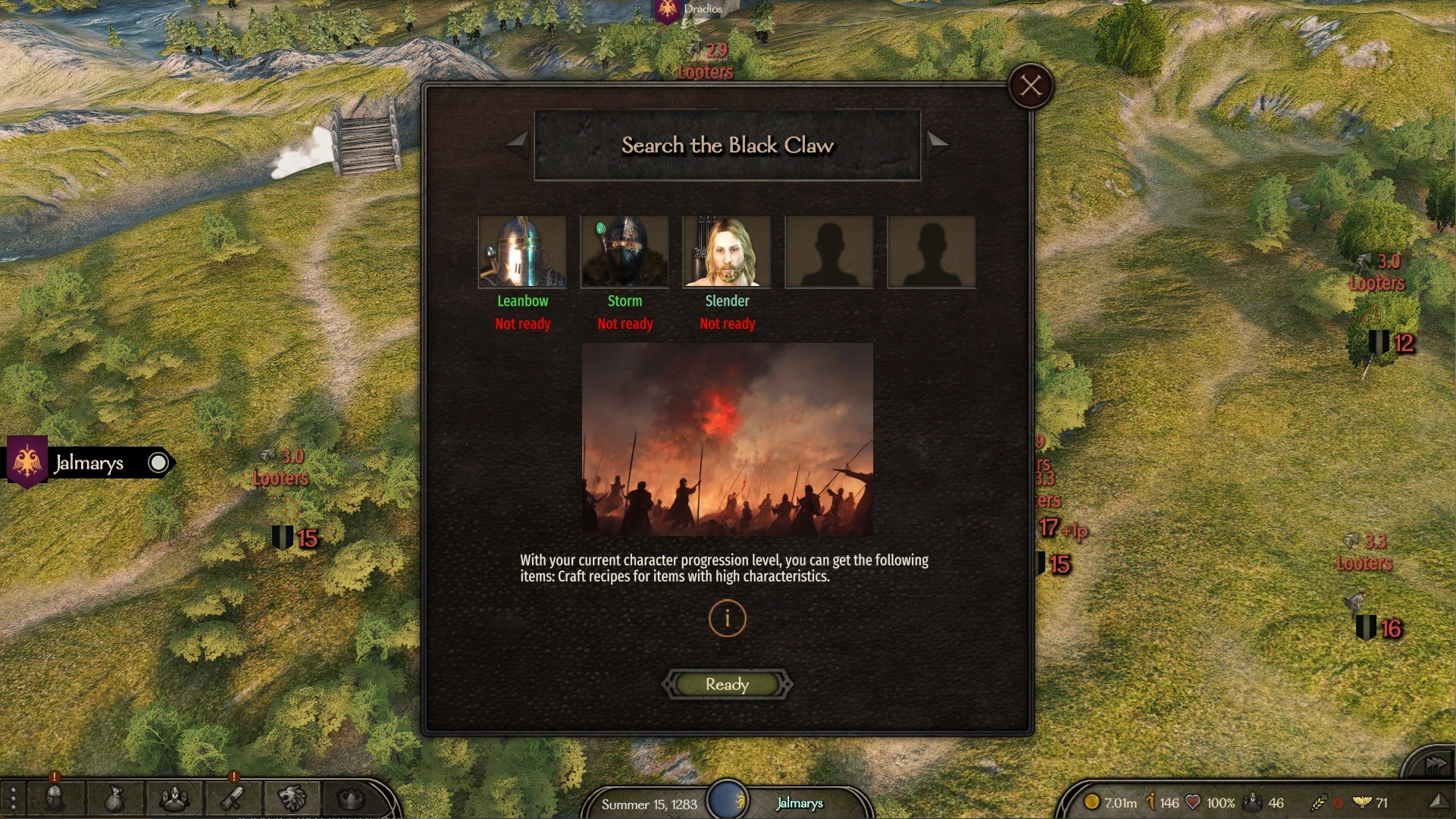Expand the time controls triangle at bottom right

1442,799
